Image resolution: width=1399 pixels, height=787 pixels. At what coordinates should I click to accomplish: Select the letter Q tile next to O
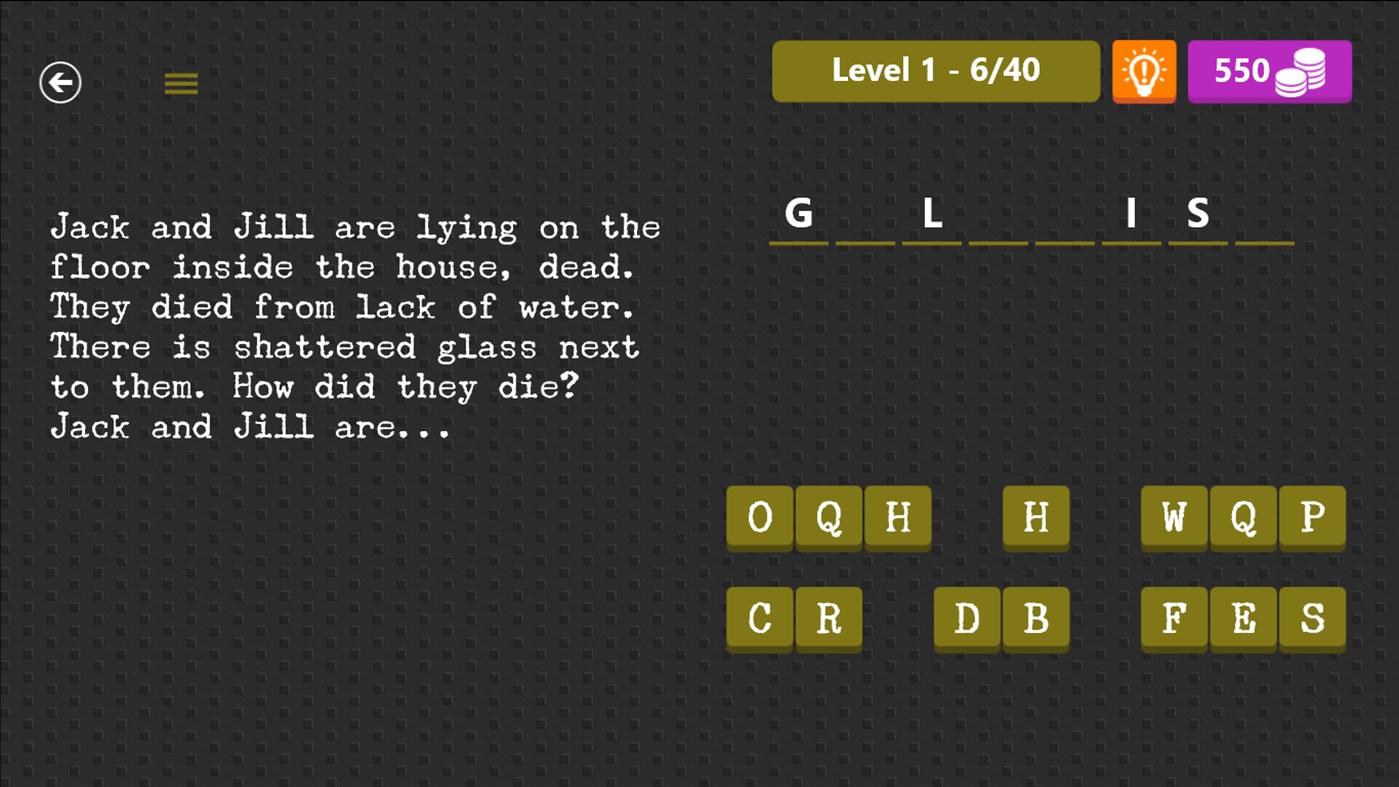coord(828,518)
